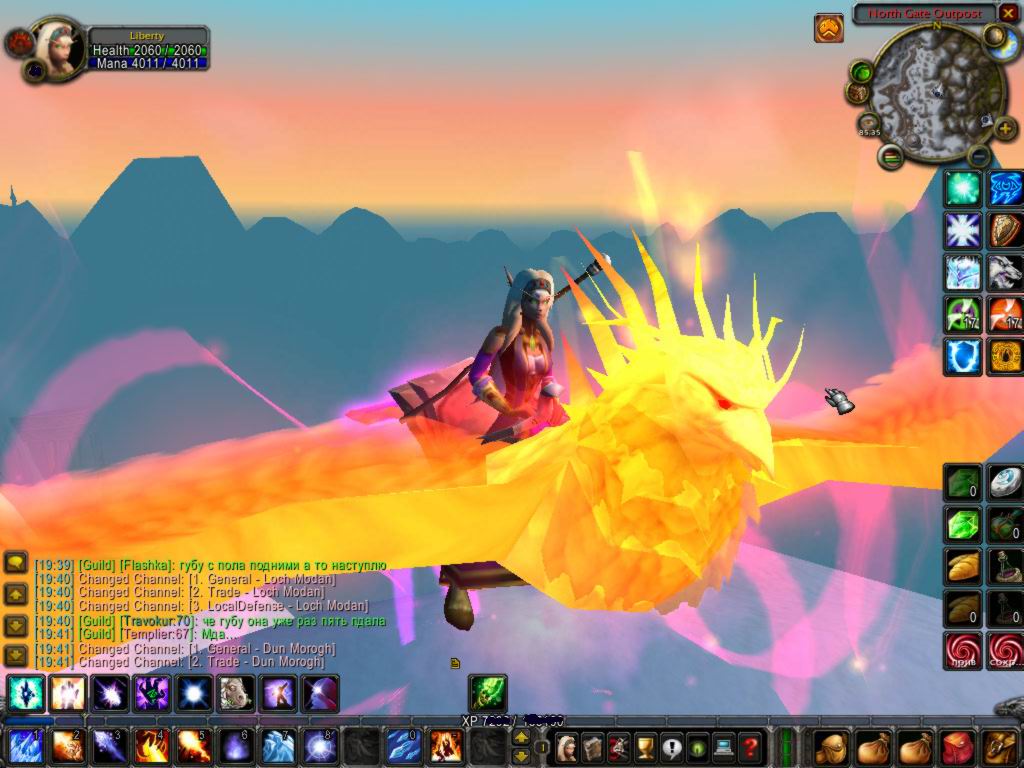
Task: Close the minimap with the X button
Action: (1008, 13)
